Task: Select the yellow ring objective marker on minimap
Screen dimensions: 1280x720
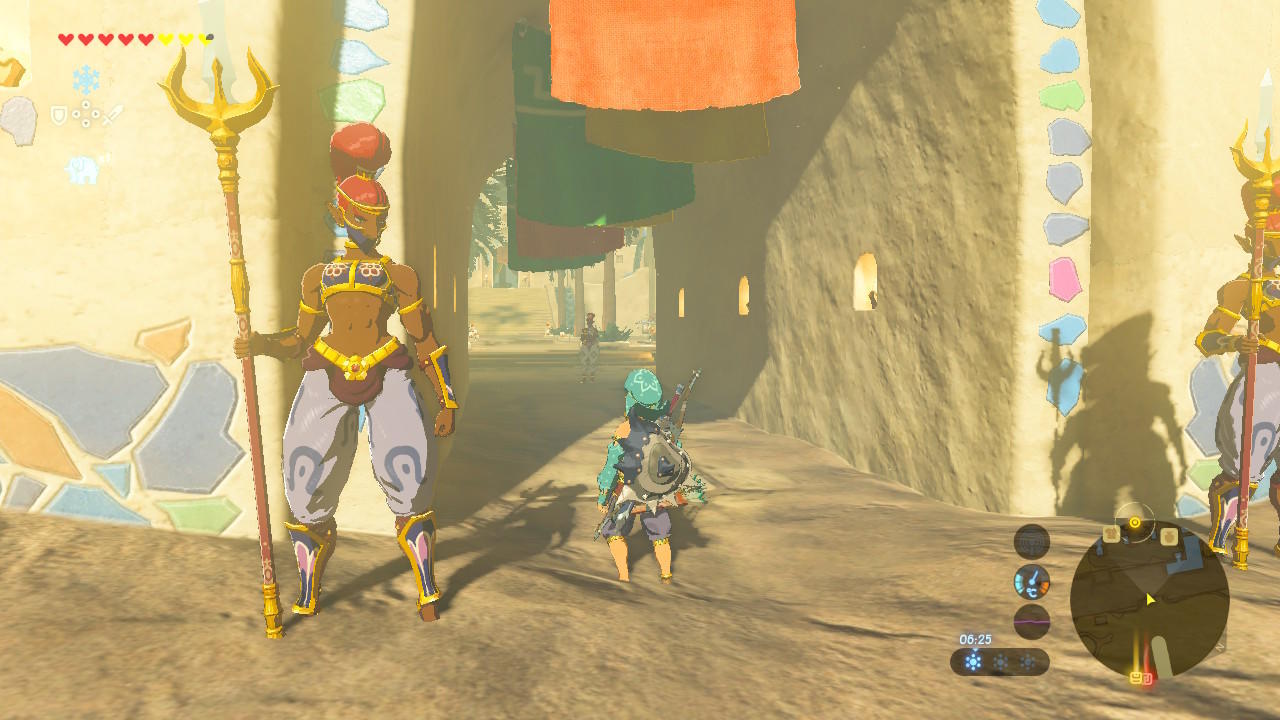Action: (x=1134, y=522)
